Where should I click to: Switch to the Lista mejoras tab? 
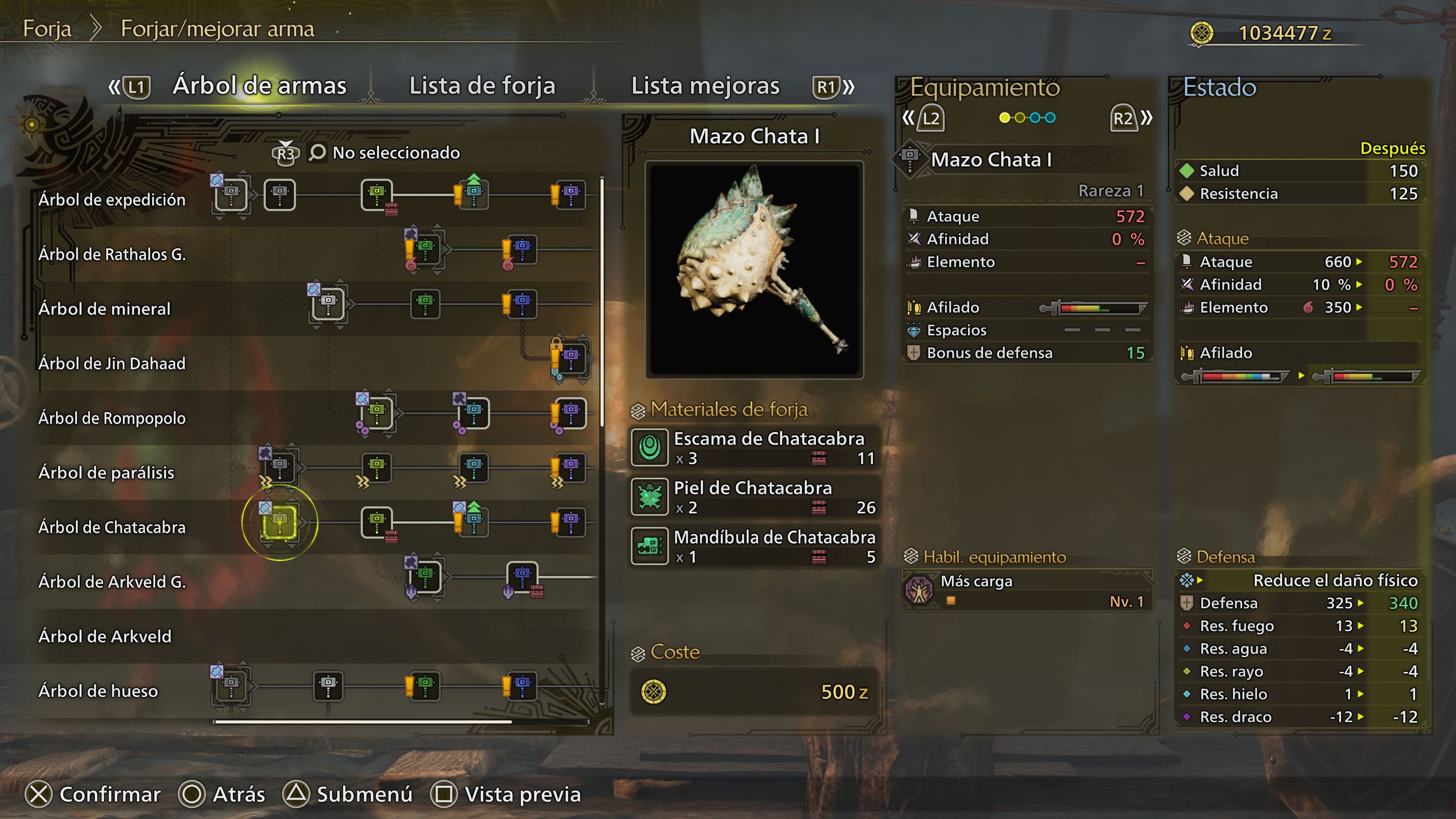(x=704, y=86)
